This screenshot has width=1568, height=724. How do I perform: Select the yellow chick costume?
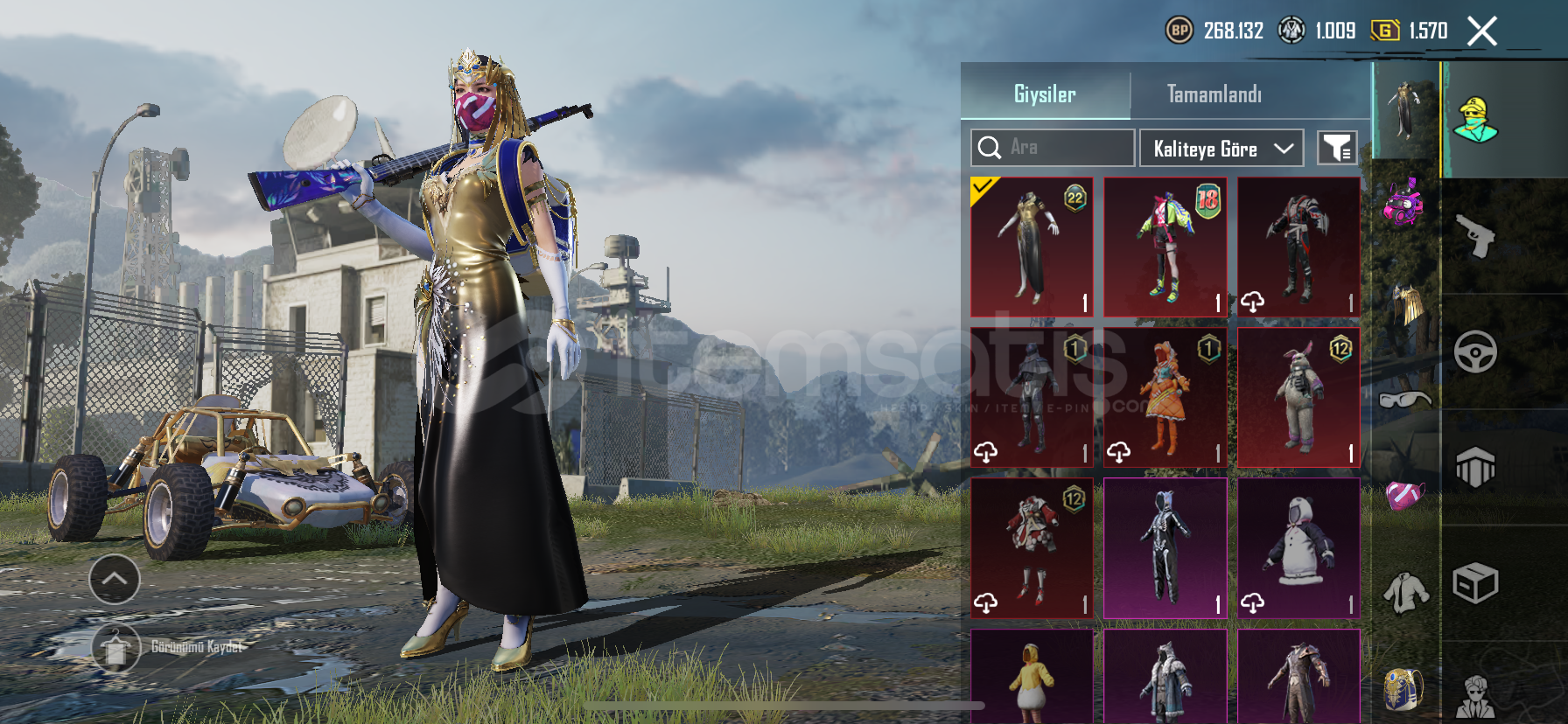[x=1032, y=678]
